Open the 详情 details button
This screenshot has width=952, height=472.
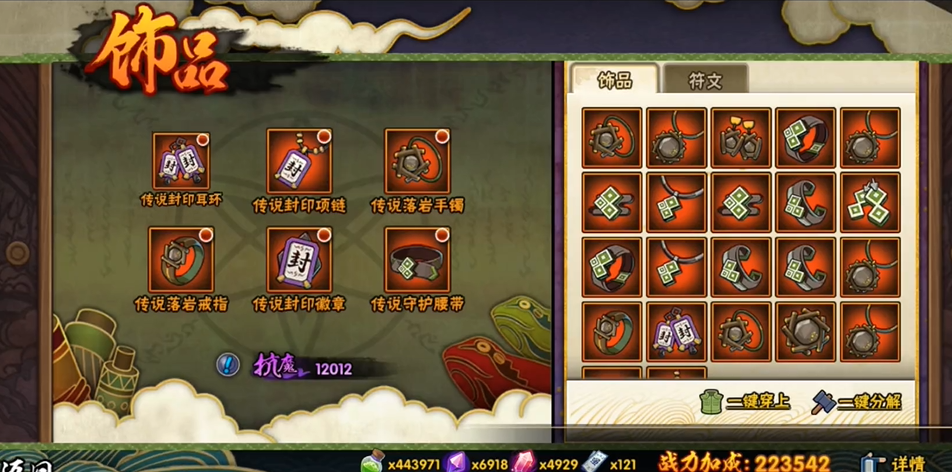coord(896,463)
